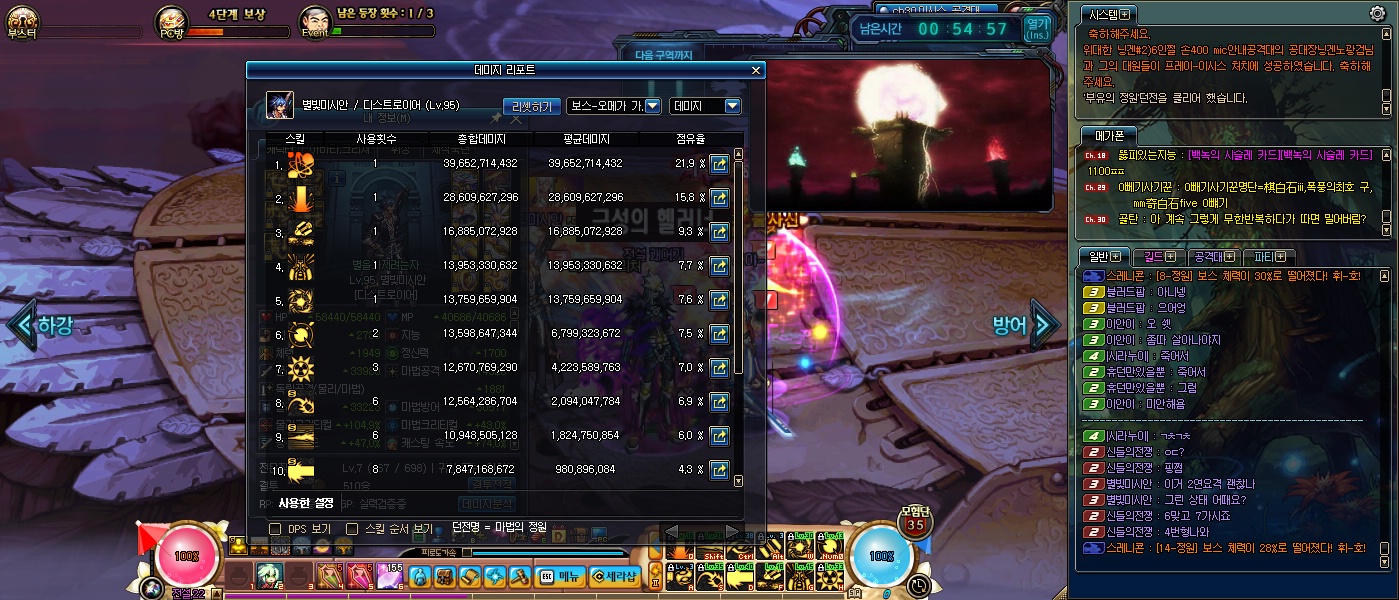This screenshot has width=1399, height=600.
Task: Select the 시스템 system message tab
Action: [1108, 14]
